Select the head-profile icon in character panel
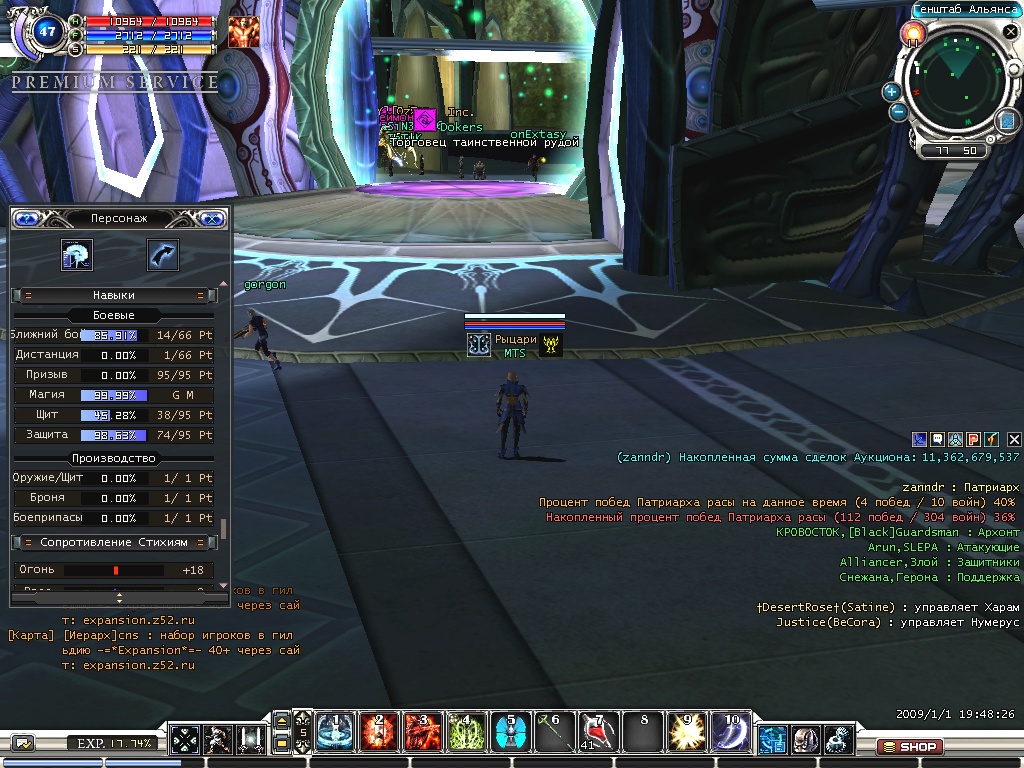This screenshot has height=768, width=1024. tap(76, 255)
